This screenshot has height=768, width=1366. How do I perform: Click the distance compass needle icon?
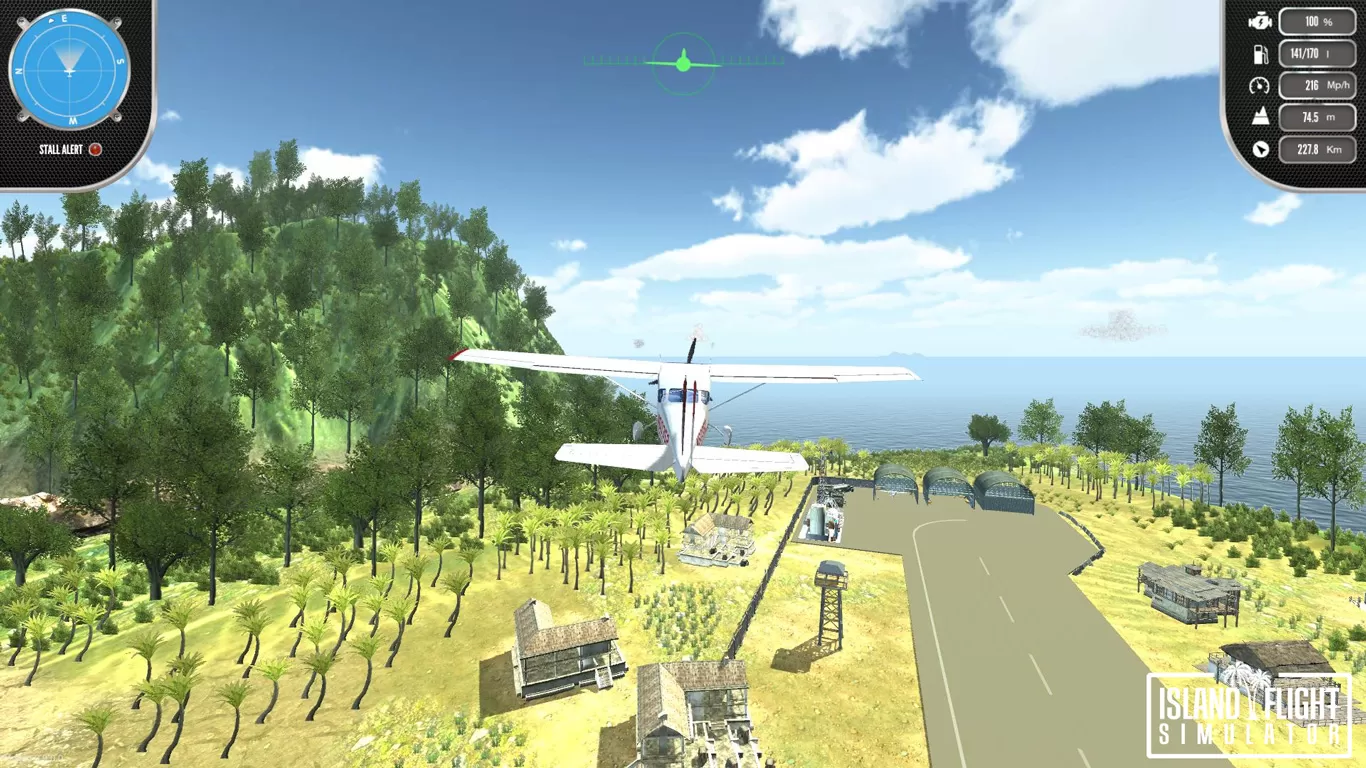point(1261,150)
